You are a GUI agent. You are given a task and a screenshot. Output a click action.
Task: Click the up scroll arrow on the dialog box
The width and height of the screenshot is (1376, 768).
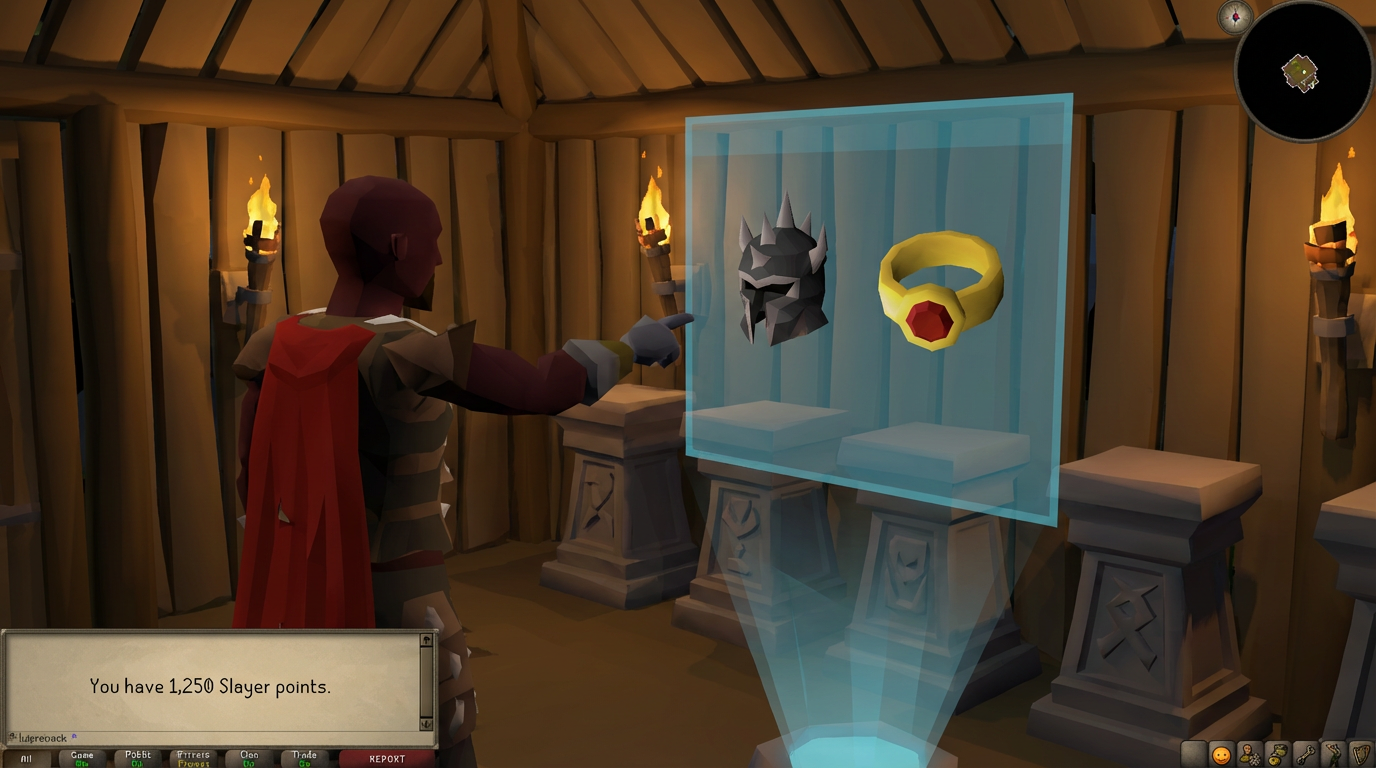point(427,642)
